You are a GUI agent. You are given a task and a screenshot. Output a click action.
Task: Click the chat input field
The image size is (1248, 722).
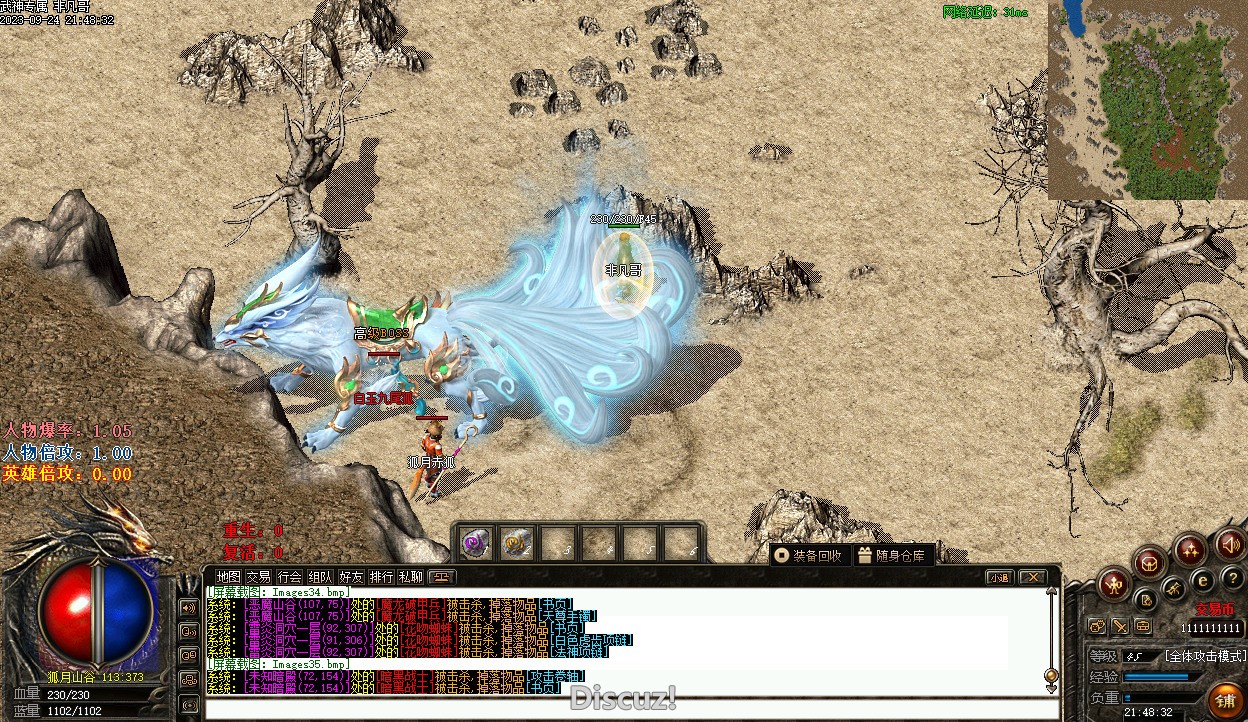coord(630,710)
